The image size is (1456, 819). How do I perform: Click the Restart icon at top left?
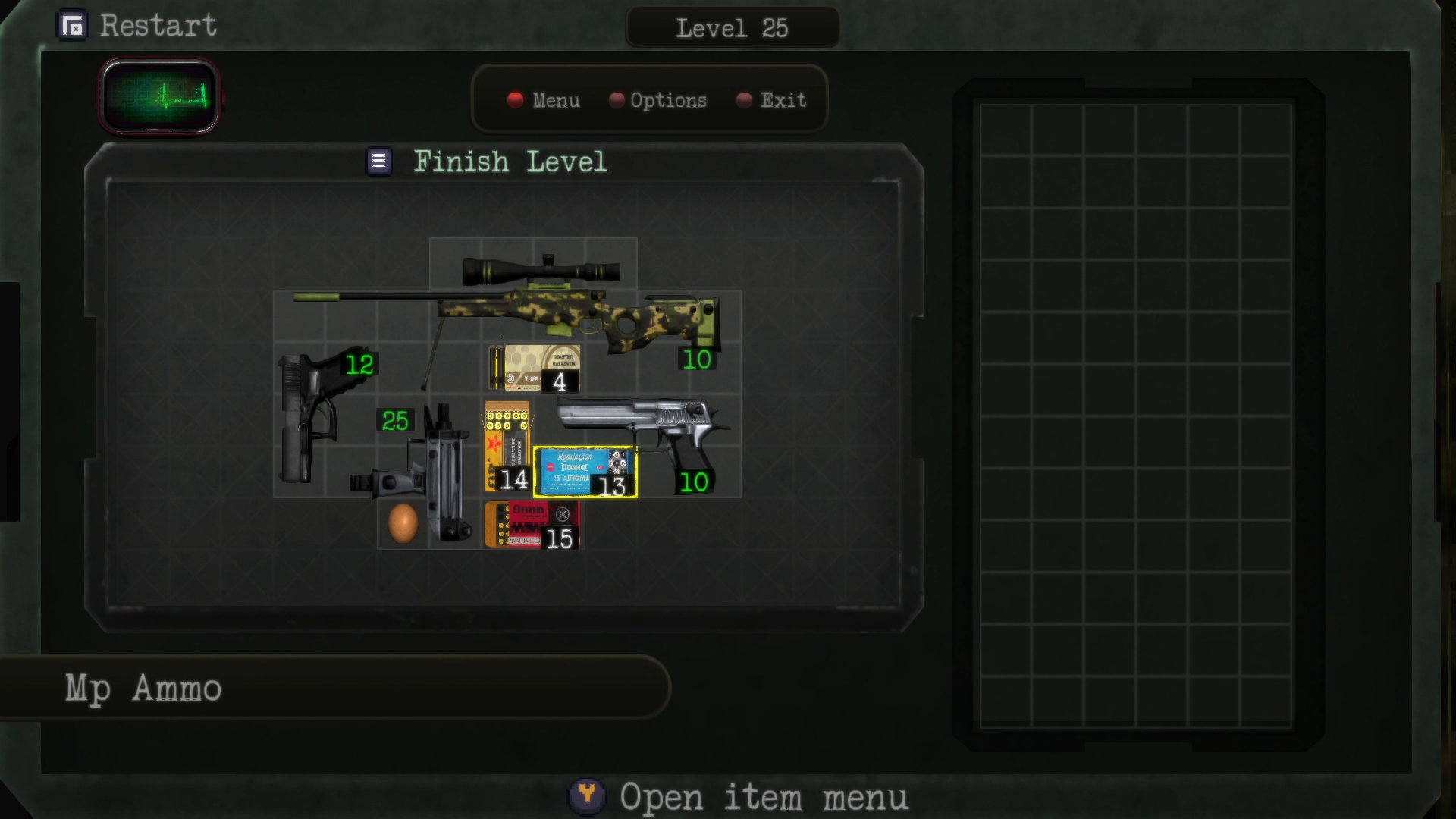[x=74, y=25]
